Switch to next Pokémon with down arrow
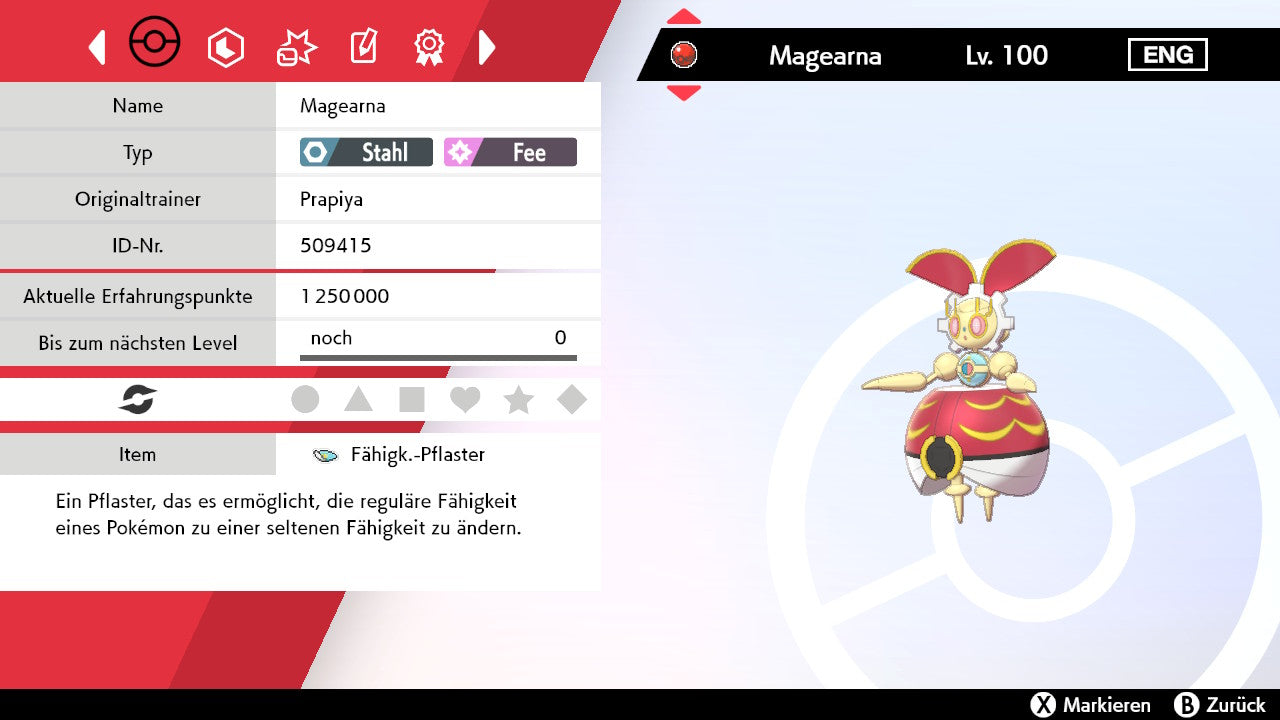This screenshot has width=1280, height=720. tap(684, 92)
